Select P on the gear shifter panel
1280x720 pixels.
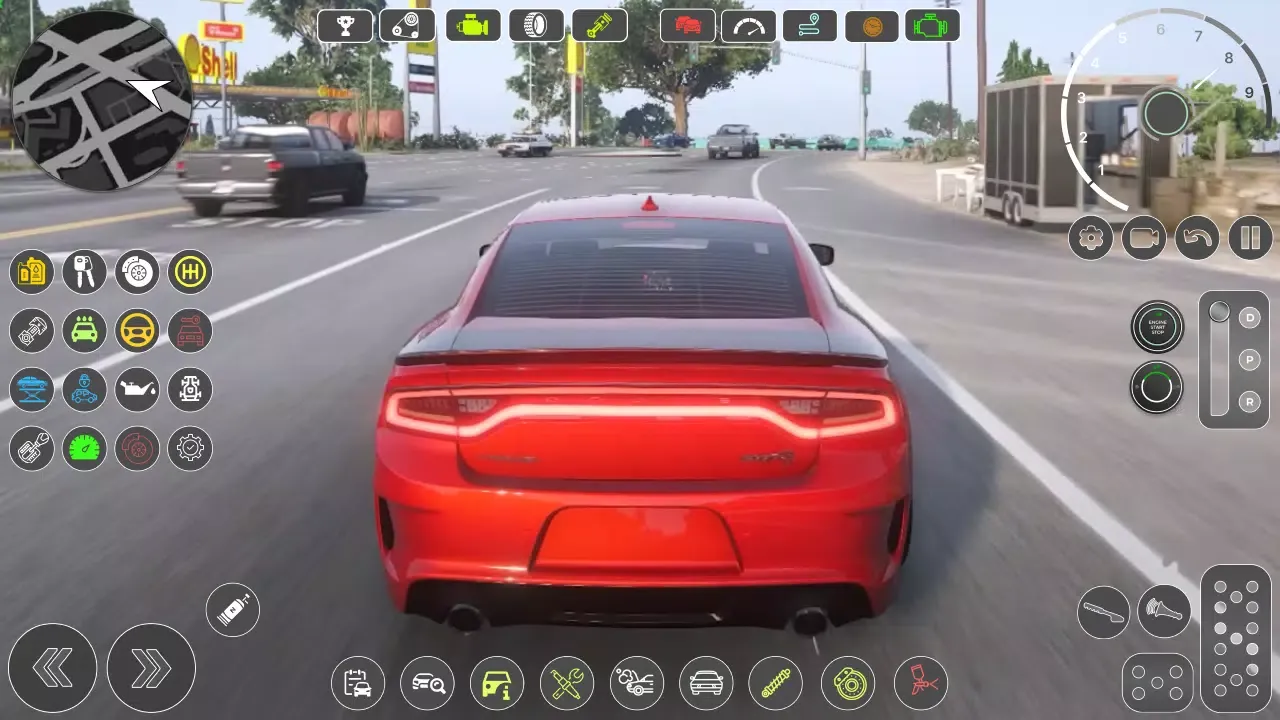click(x=1248, y=359)
